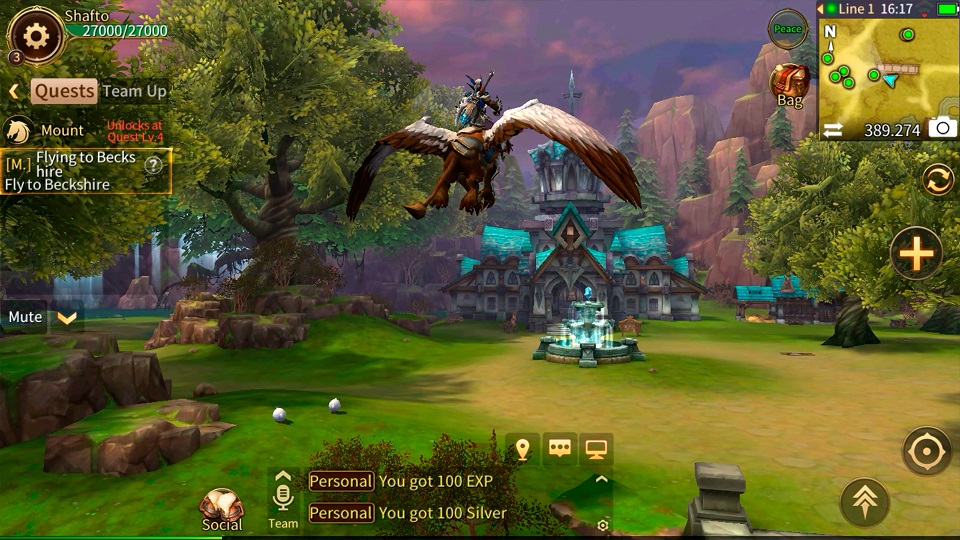Switch to the Quests tab

click(x=65, y=91)
